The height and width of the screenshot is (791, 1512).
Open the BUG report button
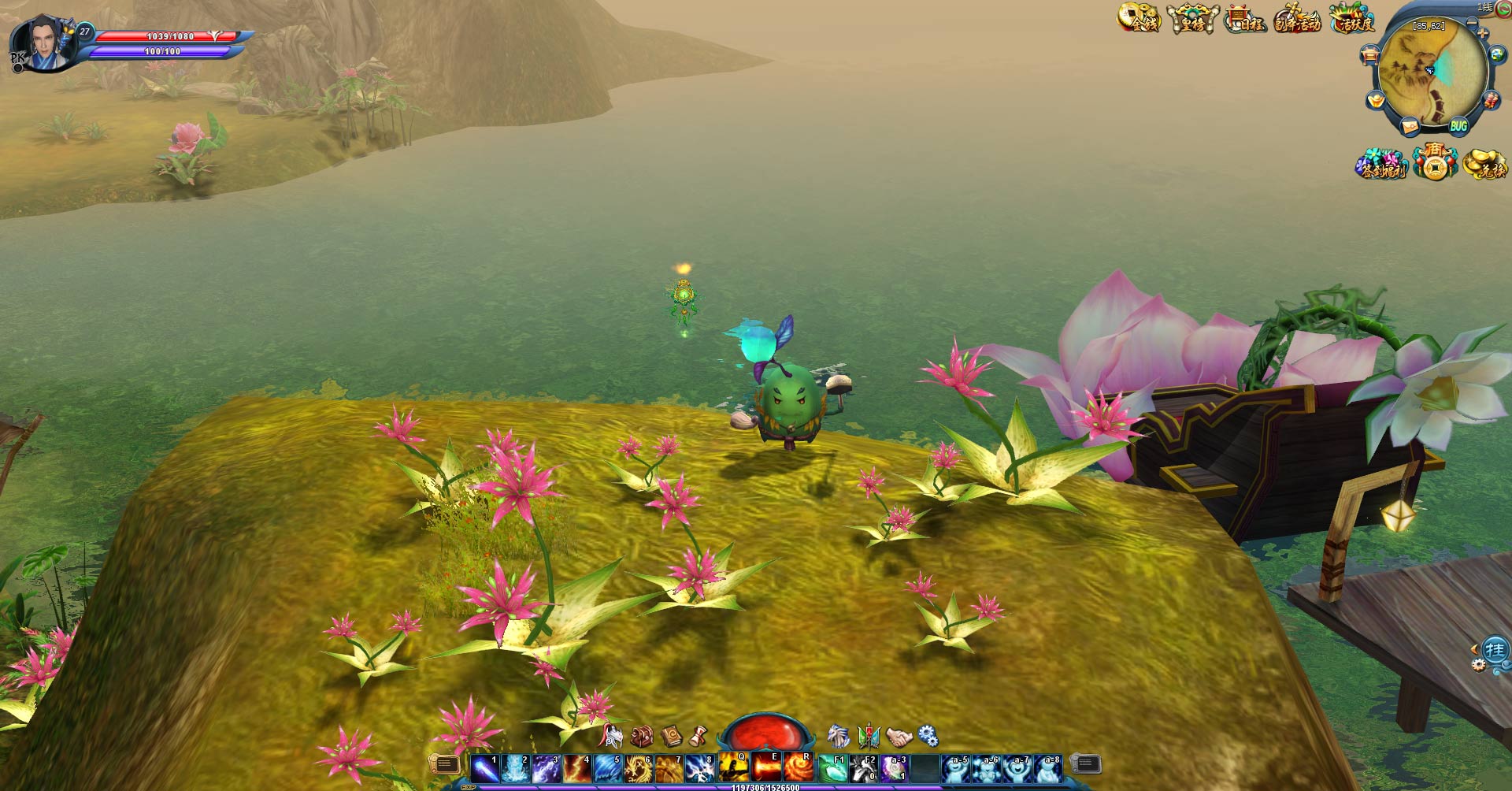[1458, 126]
